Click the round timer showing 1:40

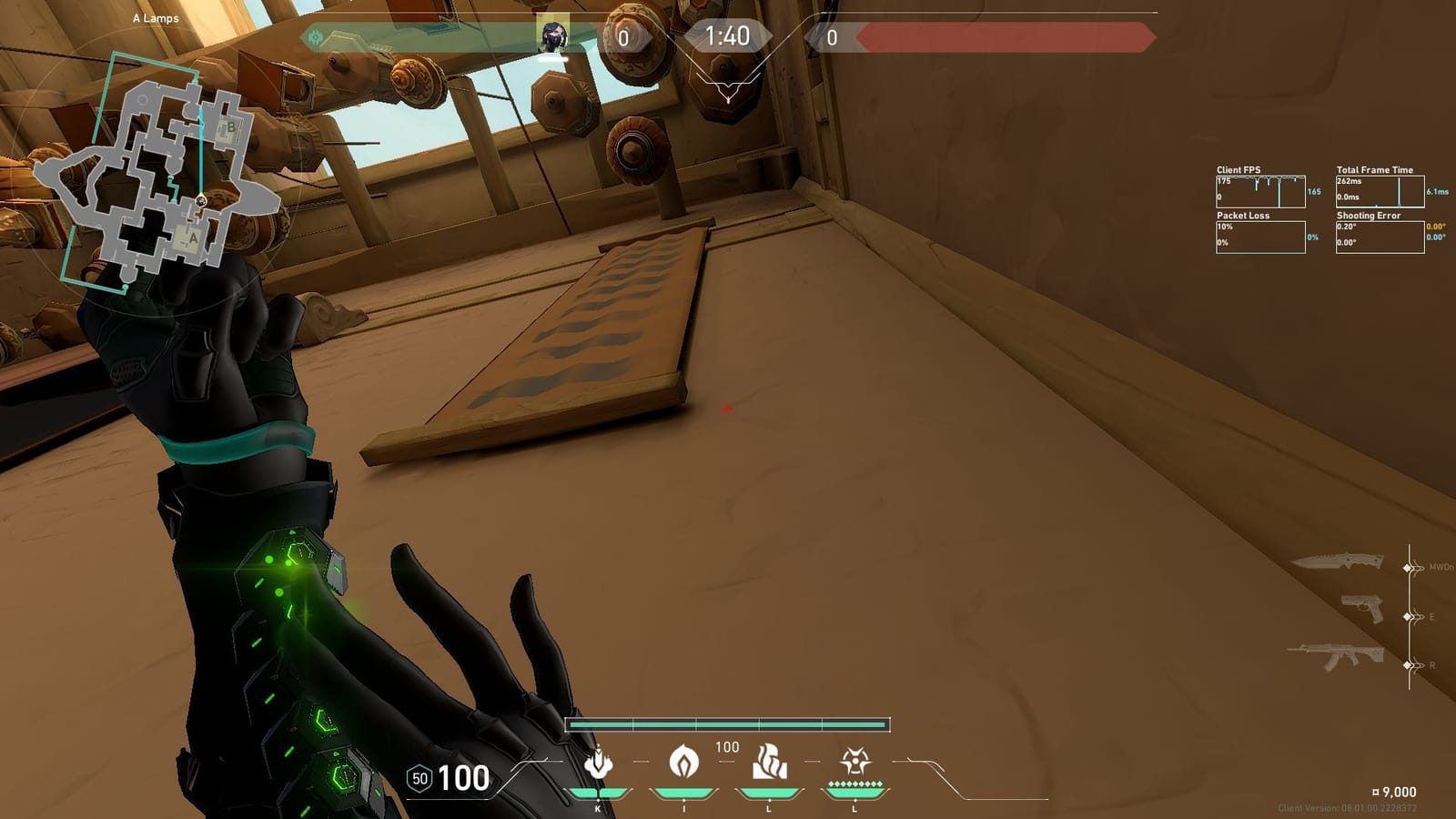click(x=726, y=37)
